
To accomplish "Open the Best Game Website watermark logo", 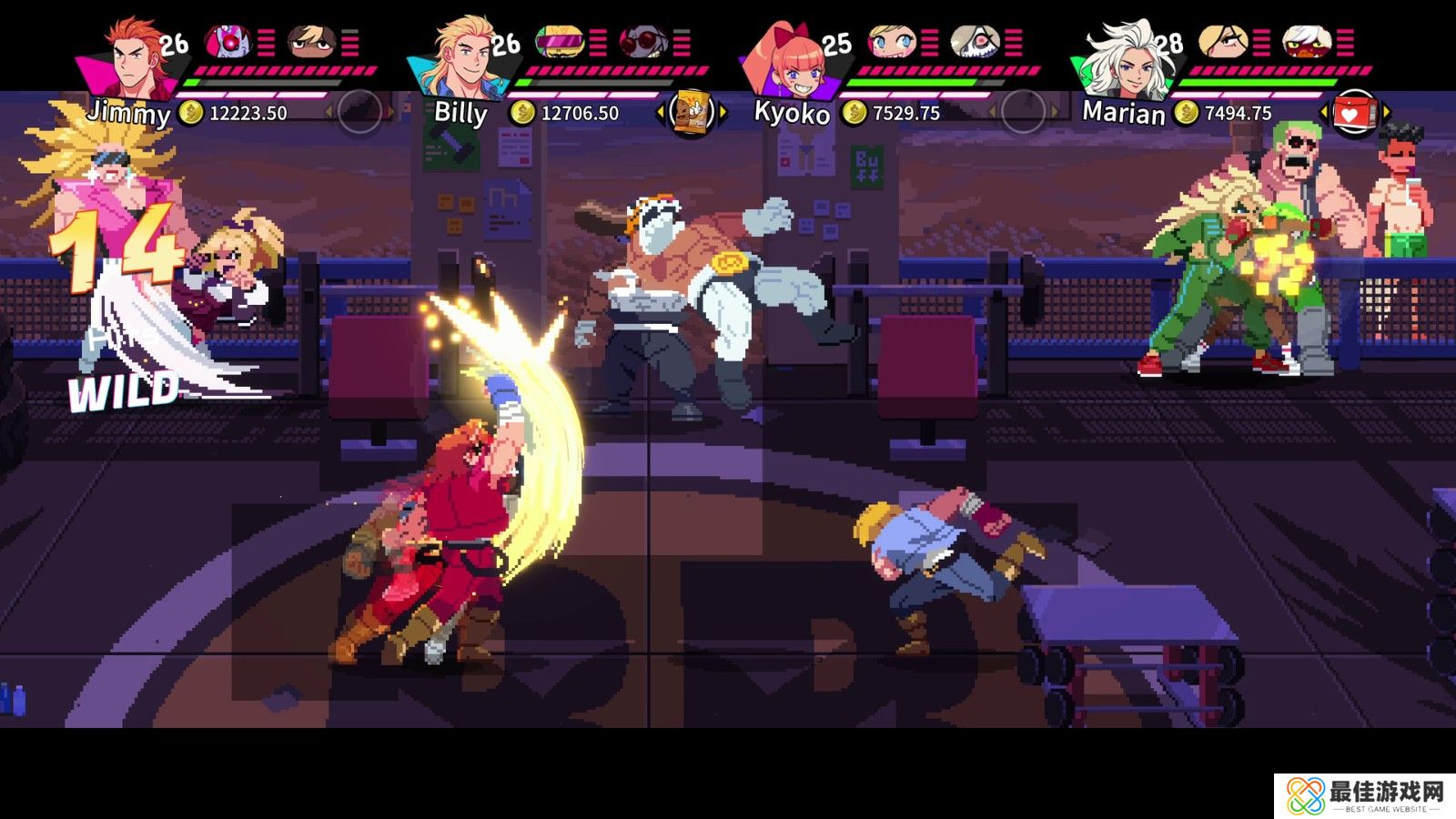I will click(1363, 795).
